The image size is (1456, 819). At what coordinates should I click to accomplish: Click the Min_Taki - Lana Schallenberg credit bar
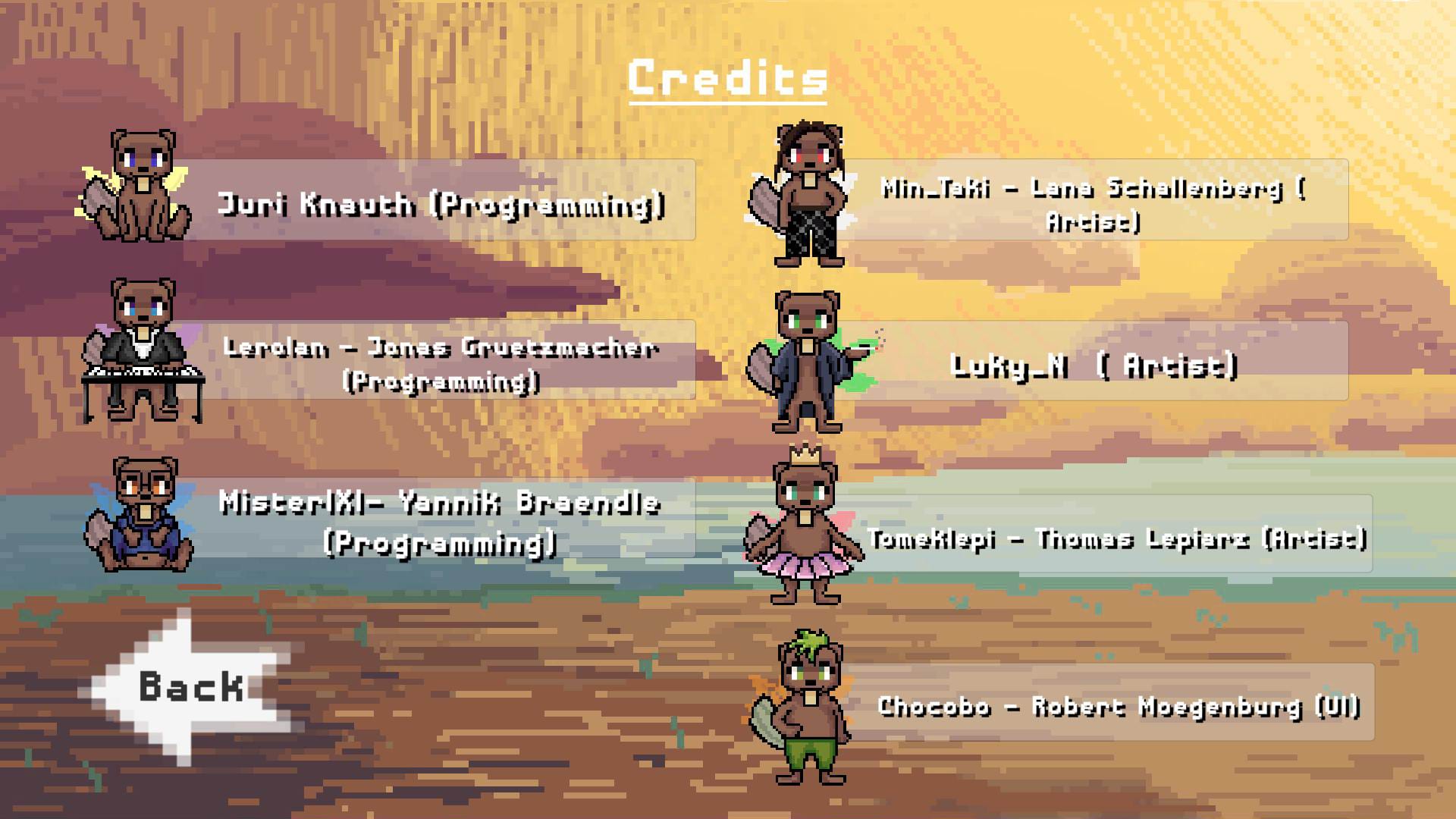1100,203
